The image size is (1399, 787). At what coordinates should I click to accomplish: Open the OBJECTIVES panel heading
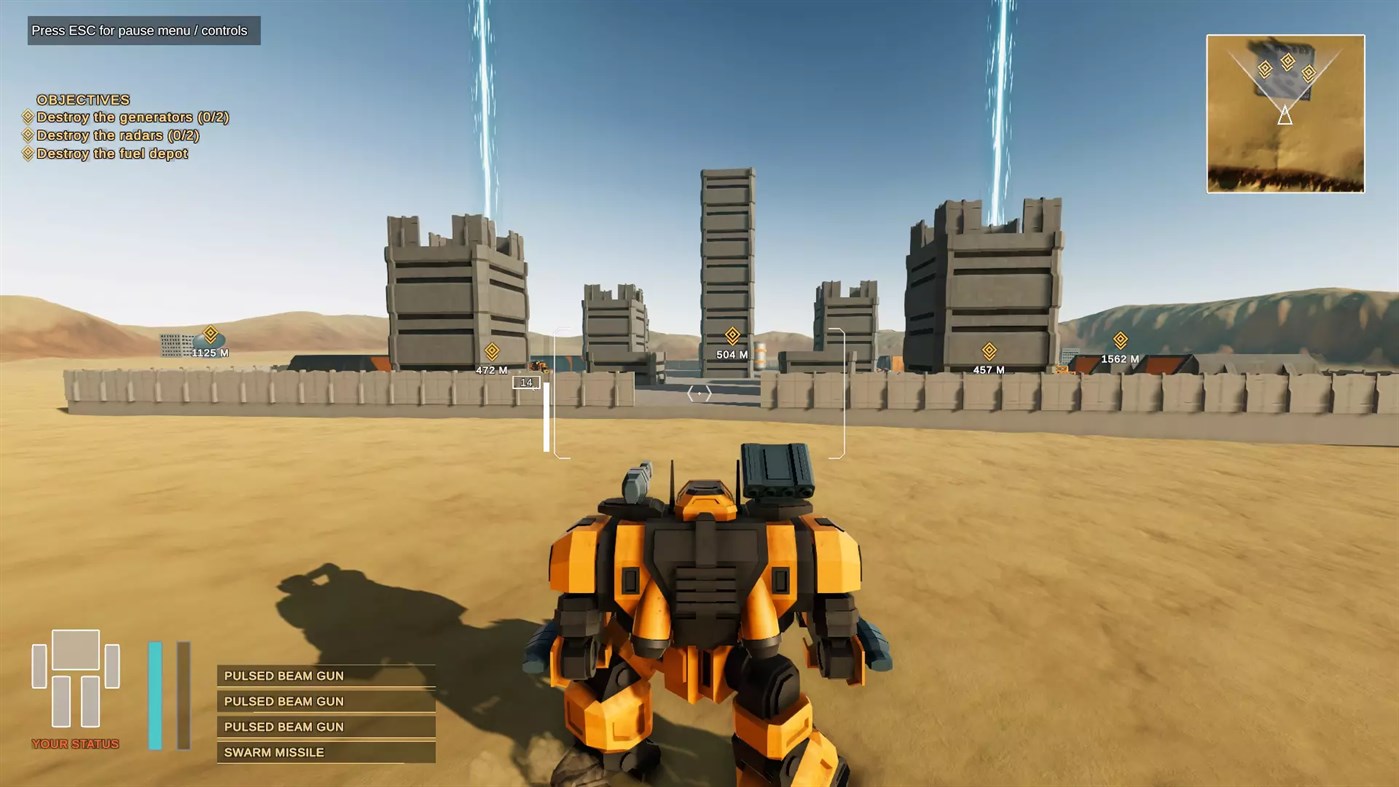(83, 99)
